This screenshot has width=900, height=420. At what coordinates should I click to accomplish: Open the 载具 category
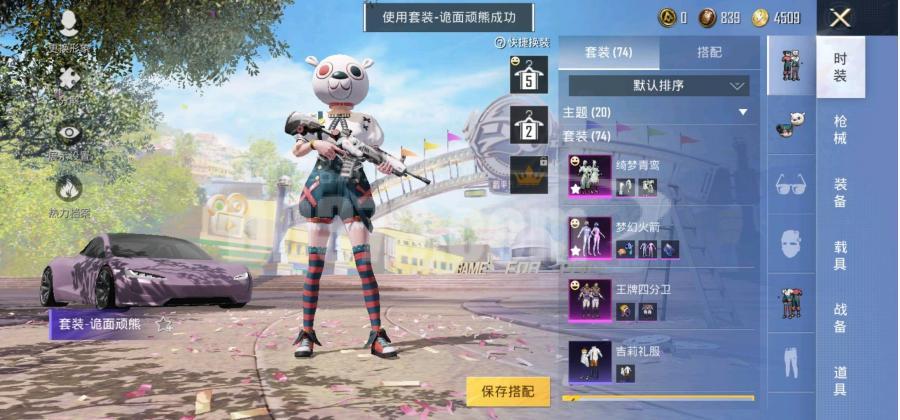click(840, 255)
